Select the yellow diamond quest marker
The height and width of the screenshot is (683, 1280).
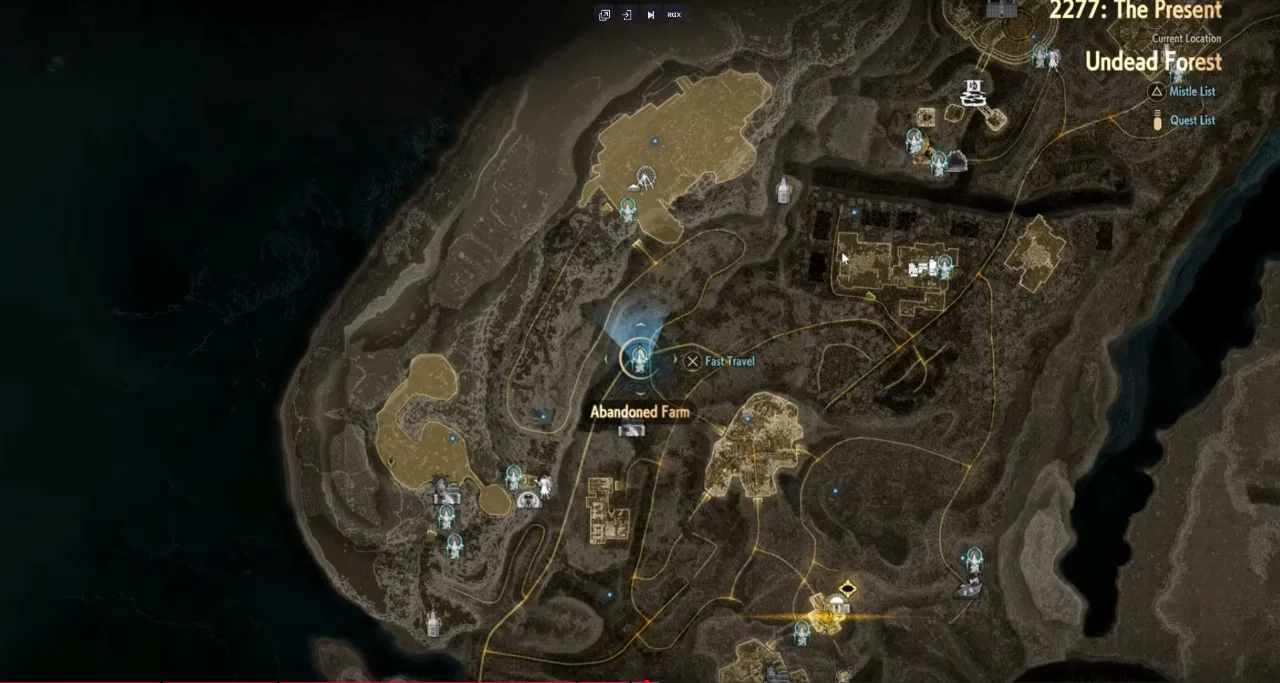pos(848,588)
